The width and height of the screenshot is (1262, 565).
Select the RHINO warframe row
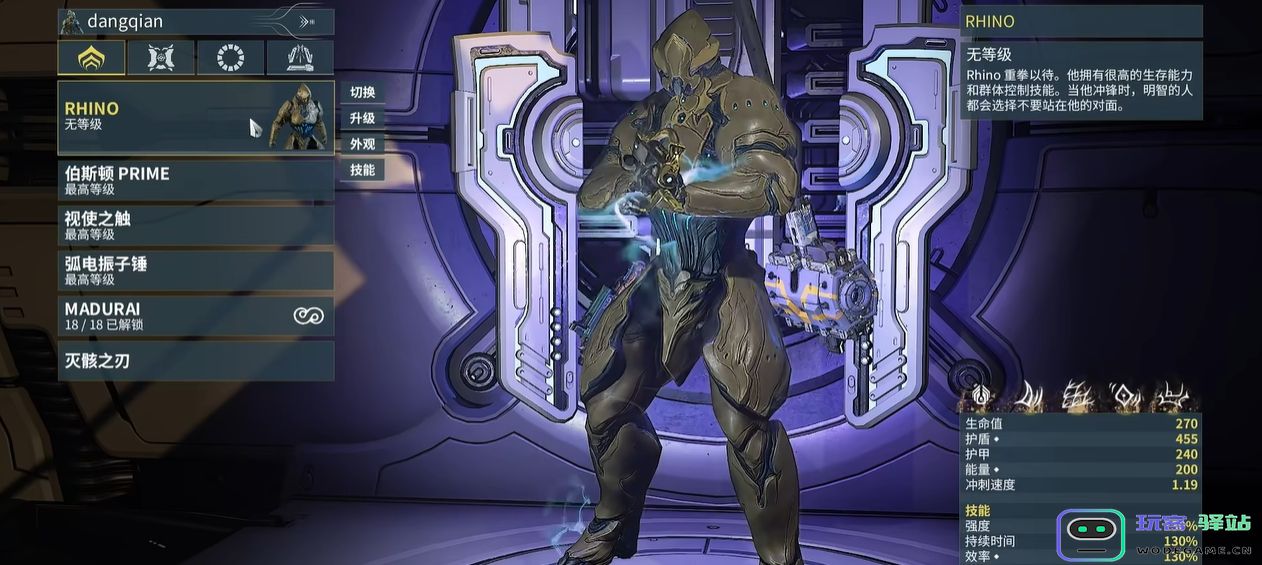pos(196,117)
